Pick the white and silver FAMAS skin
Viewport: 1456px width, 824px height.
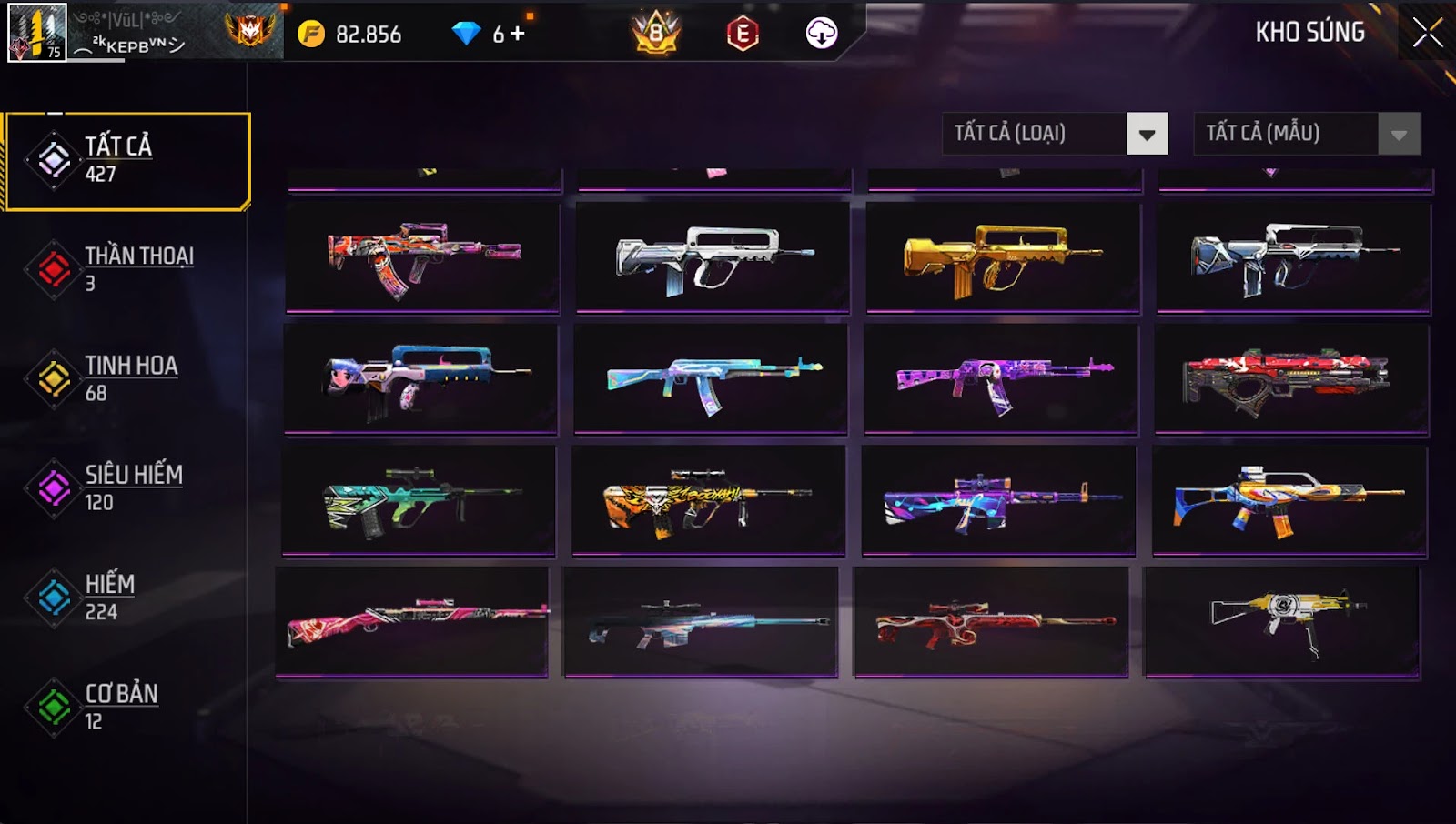[713, 258]
